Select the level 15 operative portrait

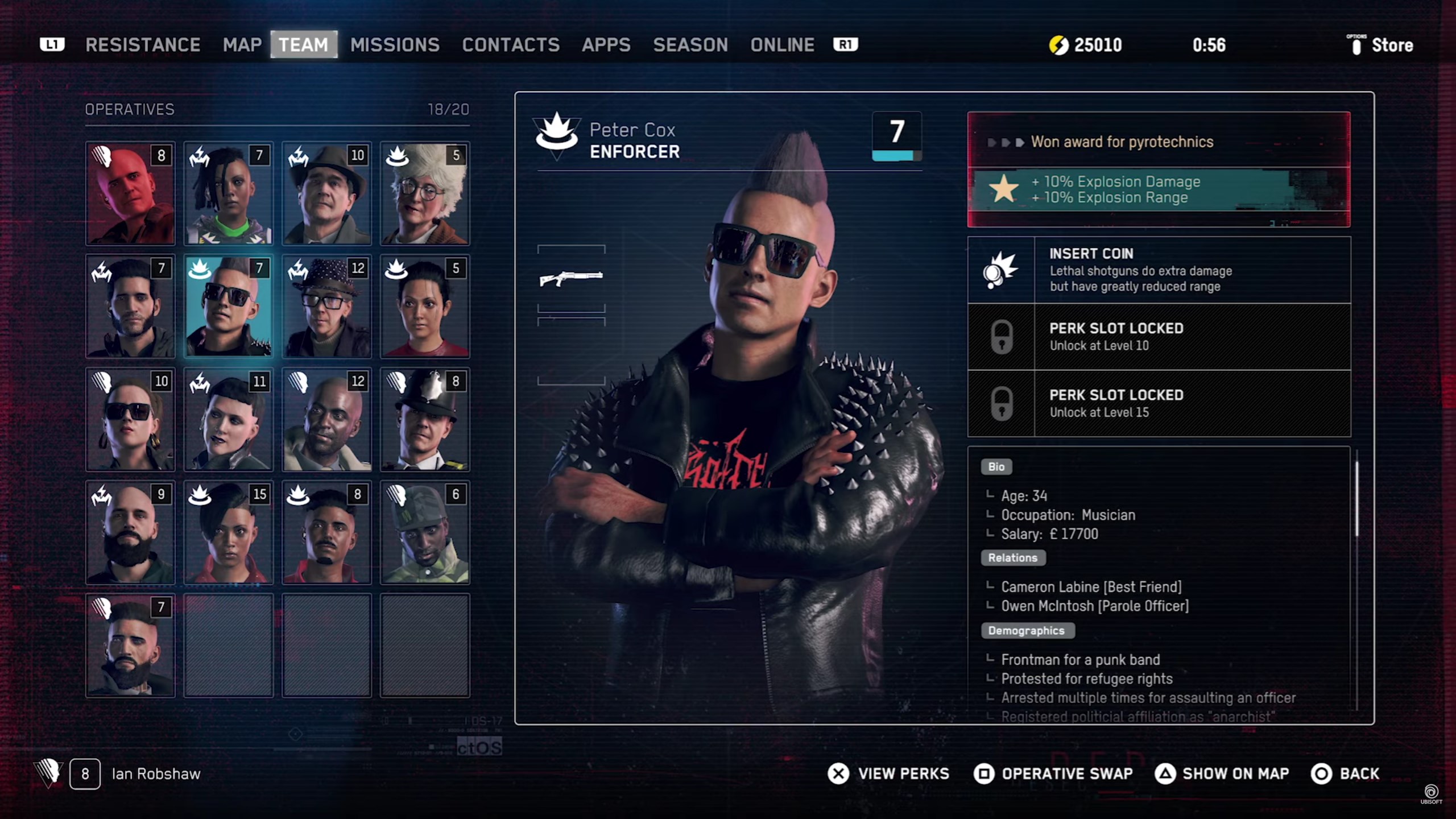(x=229, y=532)
